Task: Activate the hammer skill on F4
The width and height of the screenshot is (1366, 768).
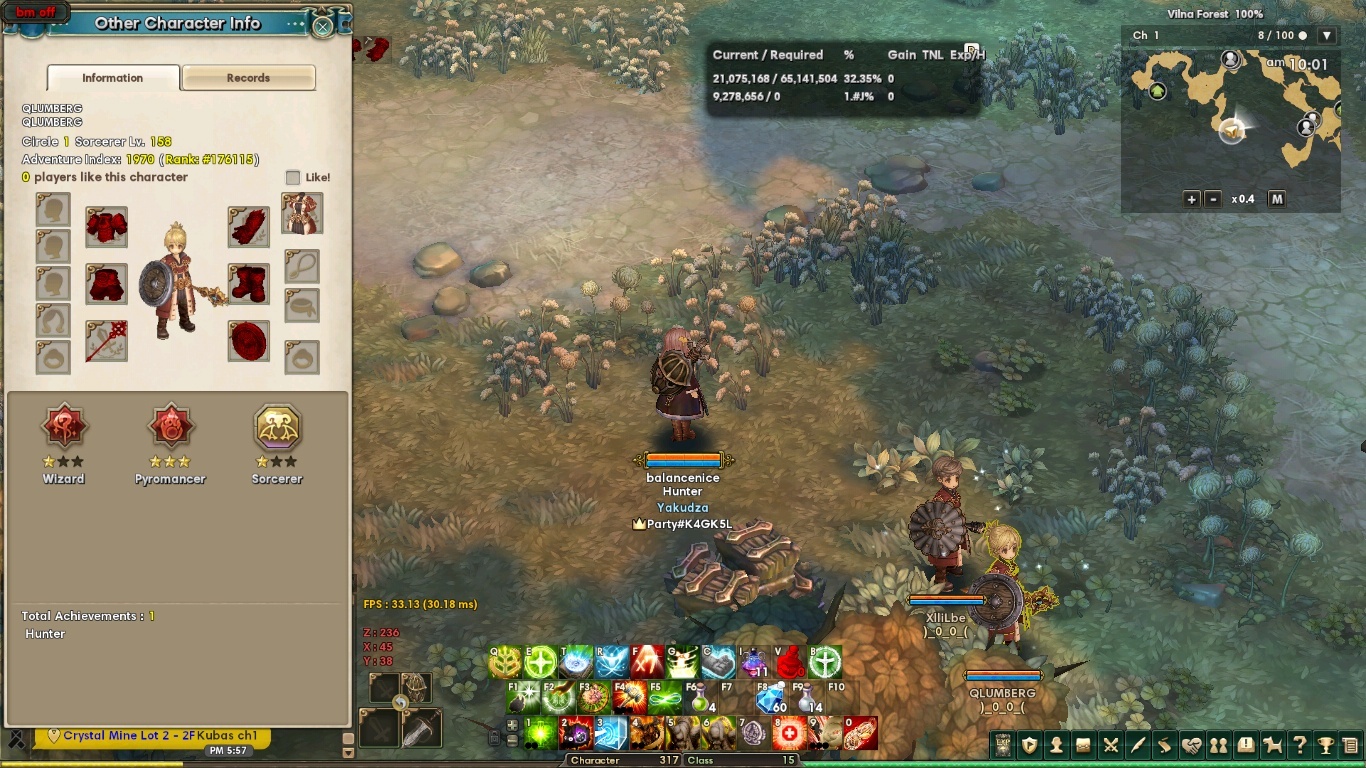Action: (x=631, y=697)
